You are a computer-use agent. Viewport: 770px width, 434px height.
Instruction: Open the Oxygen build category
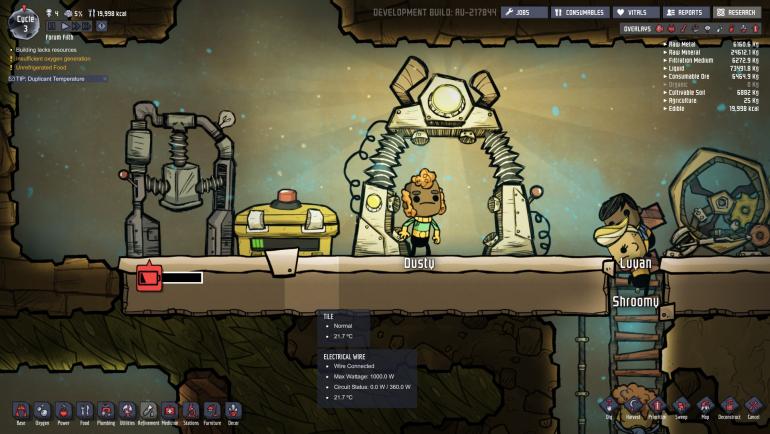[x=42, y=410]
